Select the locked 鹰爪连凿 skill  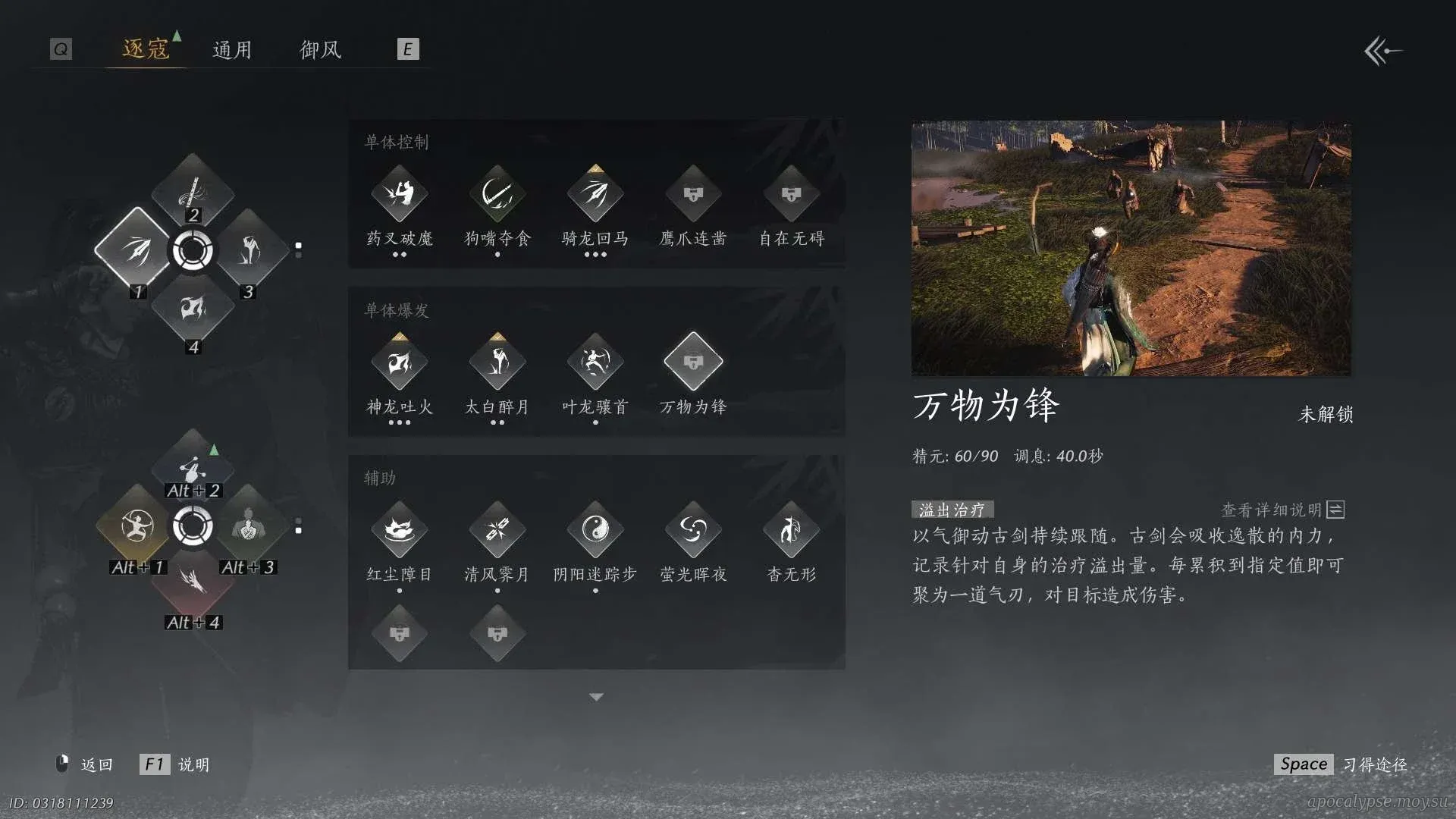[x=693, y=194]
